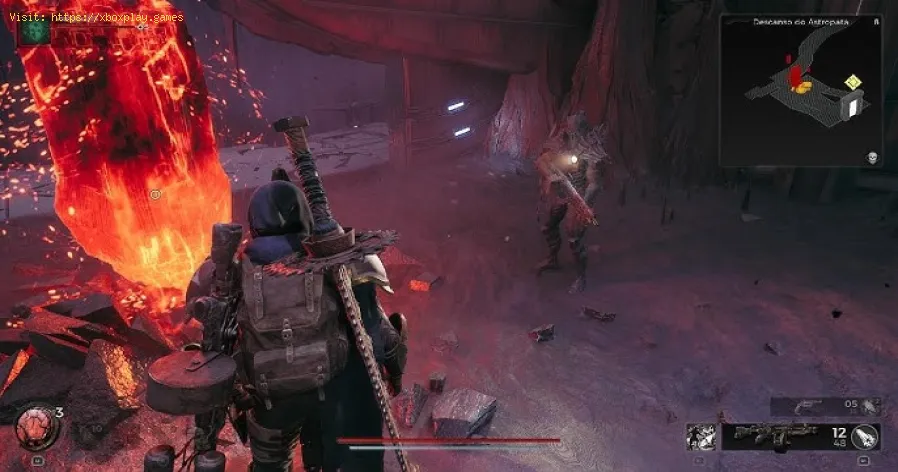Select the equipped long gun weapon slot

click(x=779, y=435)
